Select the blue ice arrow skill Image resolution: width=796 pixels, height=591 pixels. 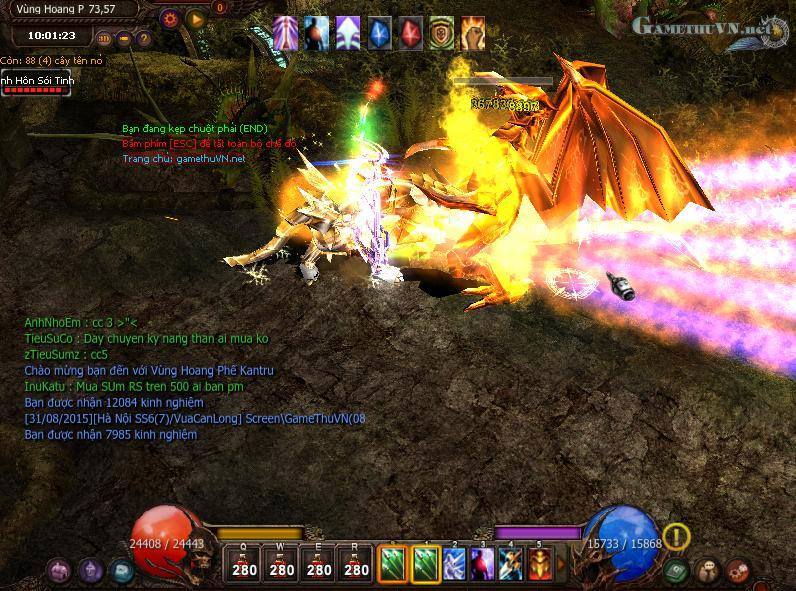[455, 564]
